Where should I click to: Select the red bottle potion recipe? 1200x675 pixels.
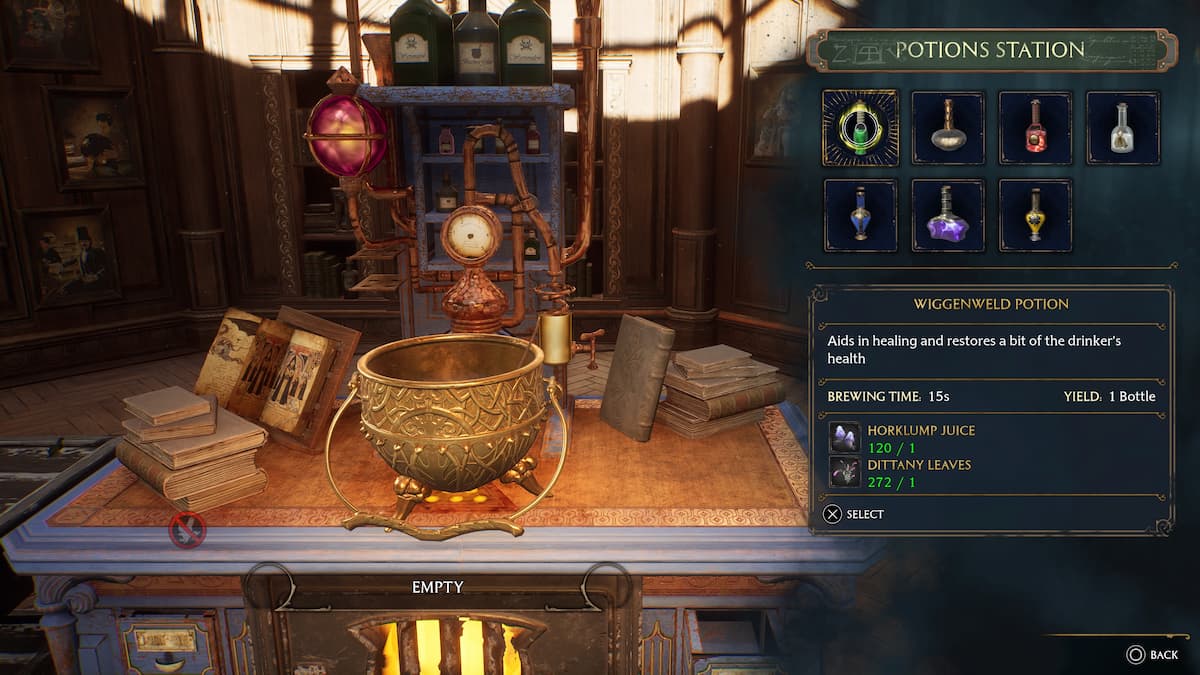1035,128
